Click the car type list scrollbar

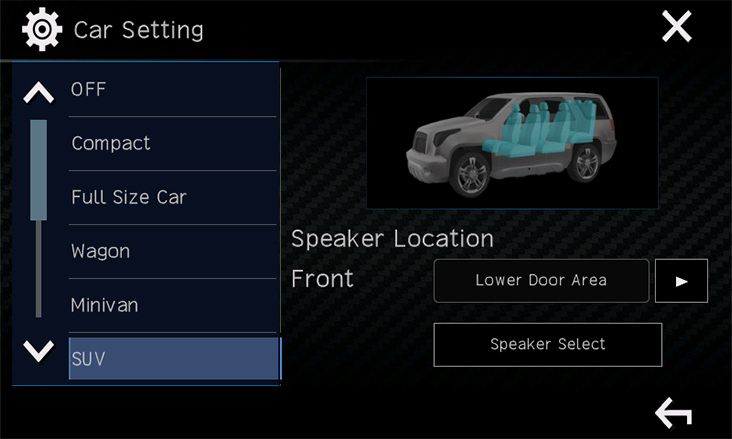[39, 220]
